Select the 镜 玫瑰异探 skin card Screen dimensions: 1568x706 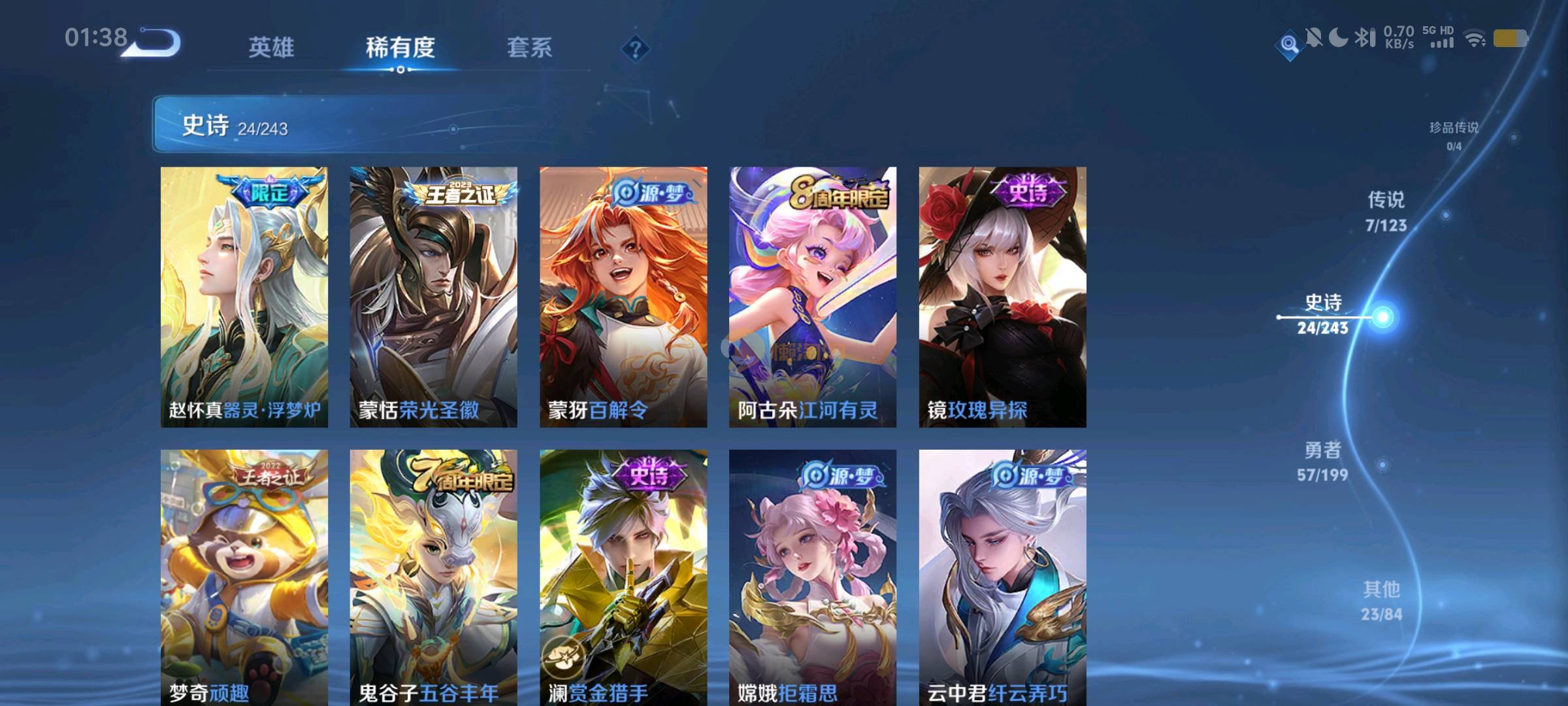(1002, 297)
